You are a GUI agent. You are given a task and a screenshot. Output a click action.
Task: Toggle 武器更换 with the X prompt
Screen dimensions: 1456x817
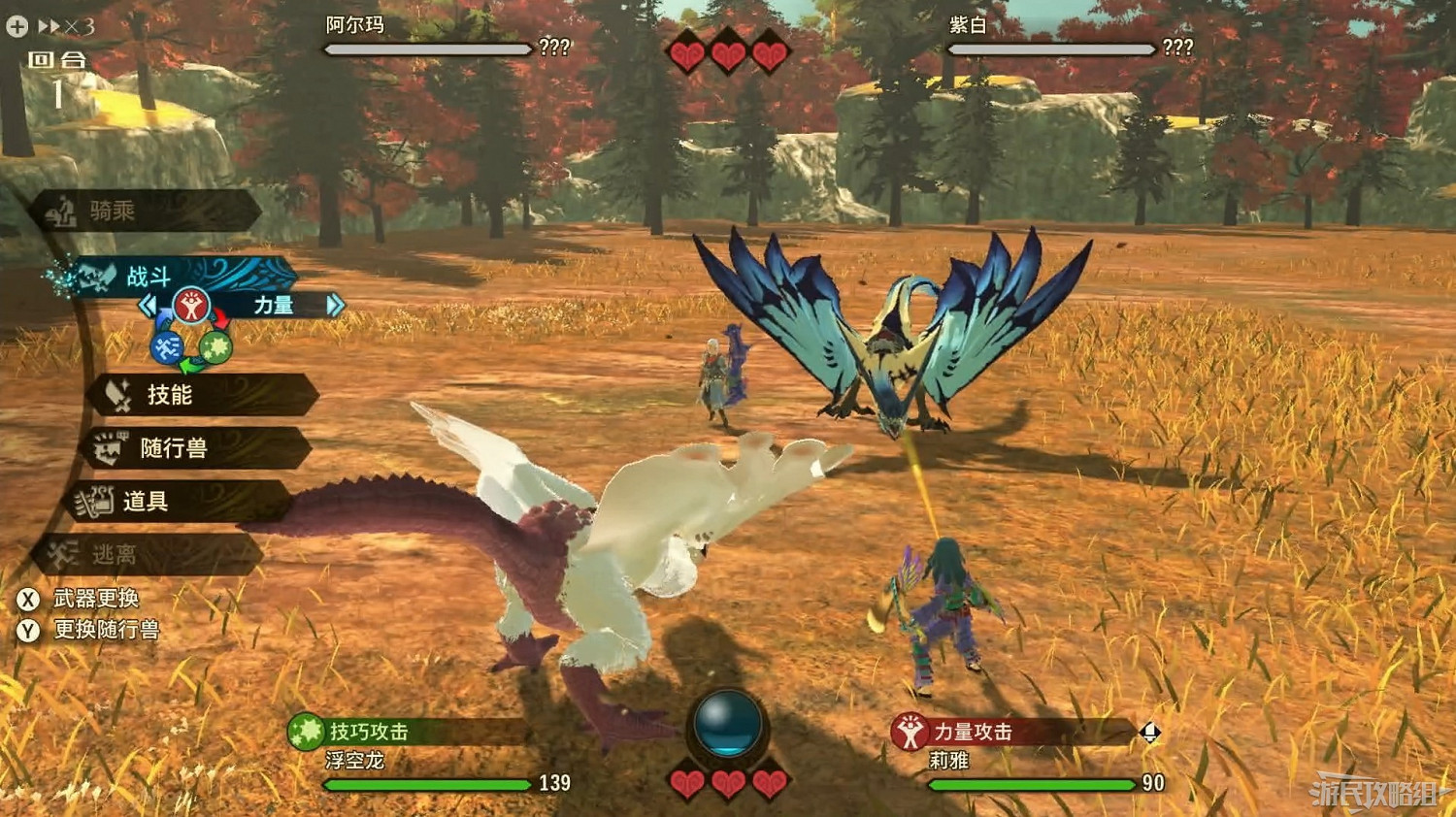pos(29,600)
